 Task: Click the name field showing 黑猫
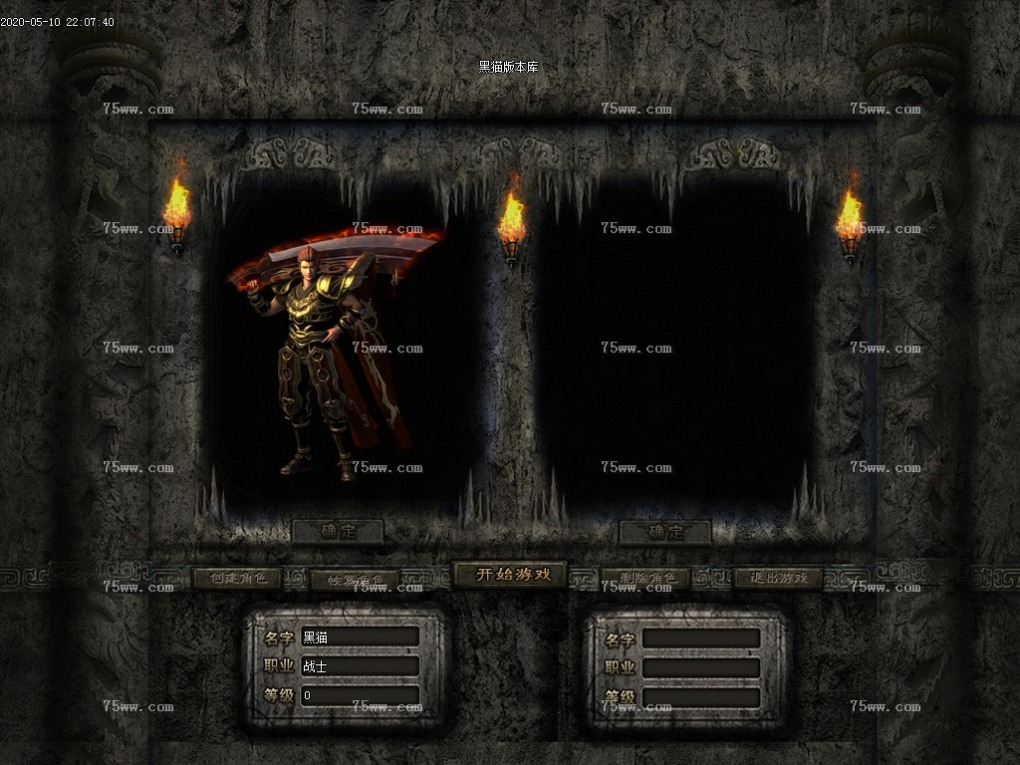coord(359,637)
